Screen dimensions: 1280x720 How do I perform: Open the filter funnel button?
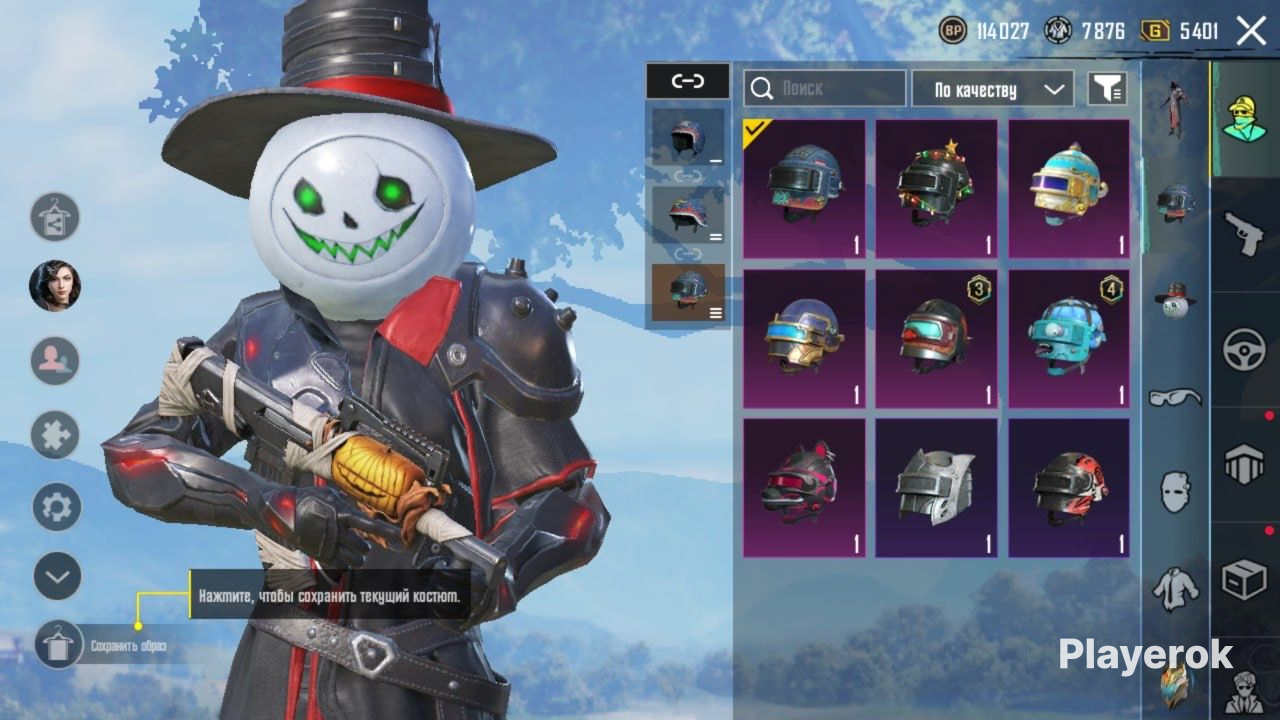point(1107,89)
